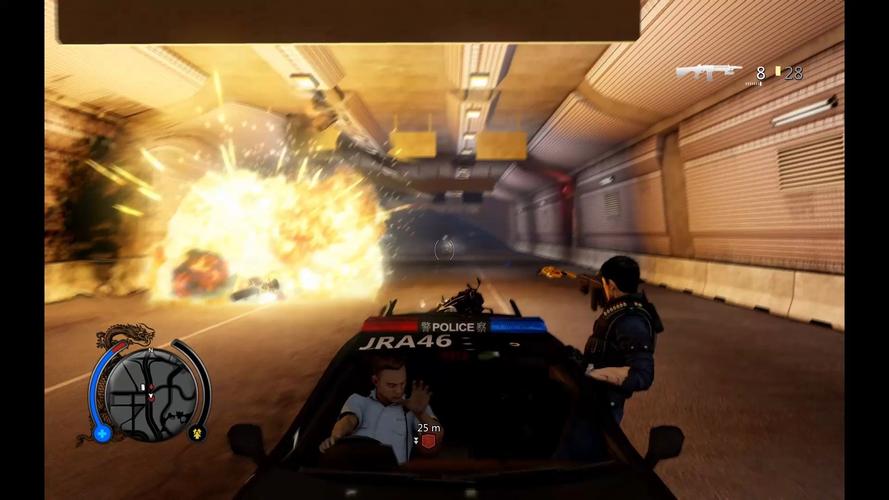Click the red objective marker showing 25 m
Image resolution: width=889 pixels, height=500 pixels.
(427, 441)
